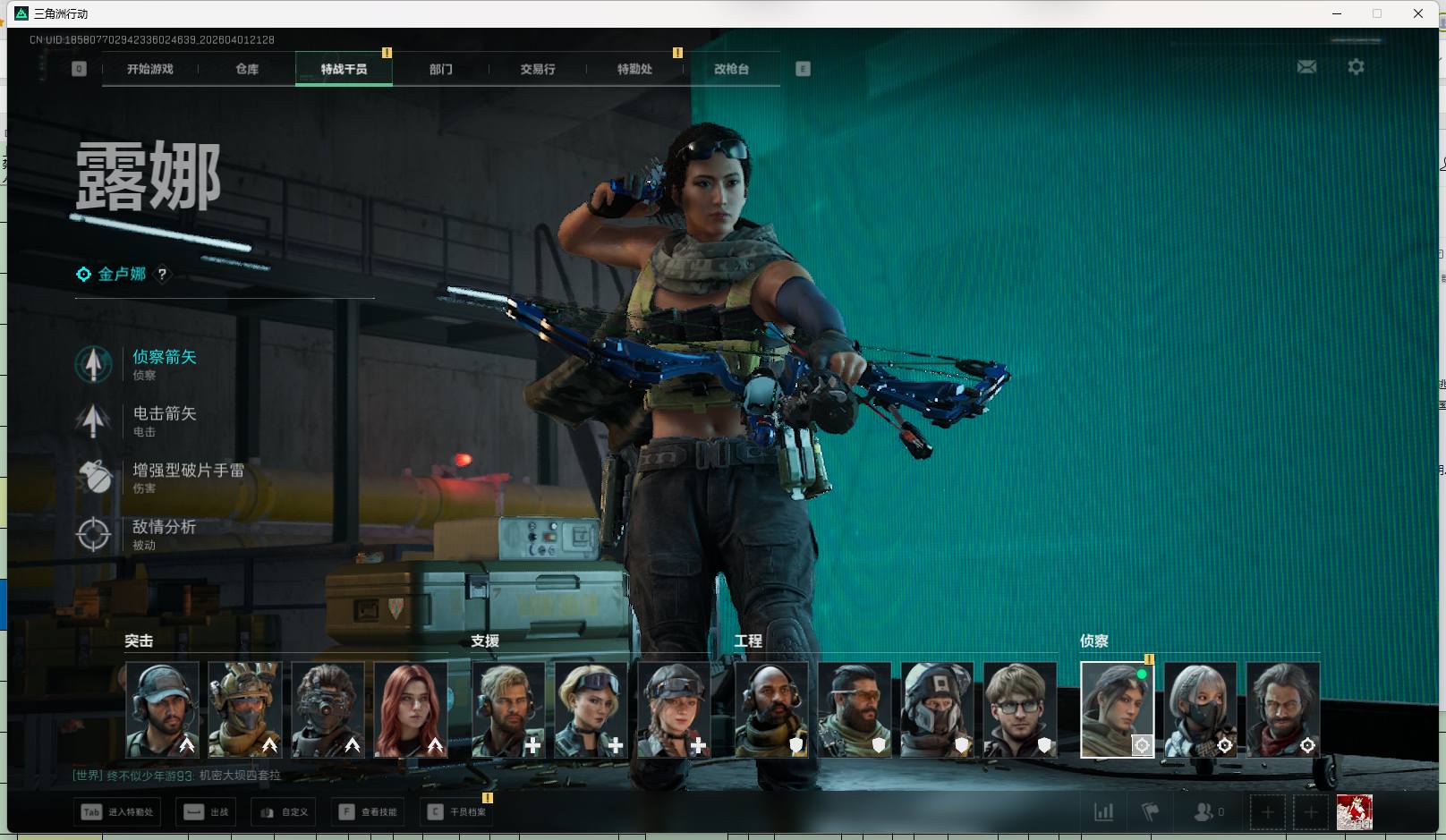
Task: Open the 交易行 tab
Action: pyautogui.click(x=538, y=69)
